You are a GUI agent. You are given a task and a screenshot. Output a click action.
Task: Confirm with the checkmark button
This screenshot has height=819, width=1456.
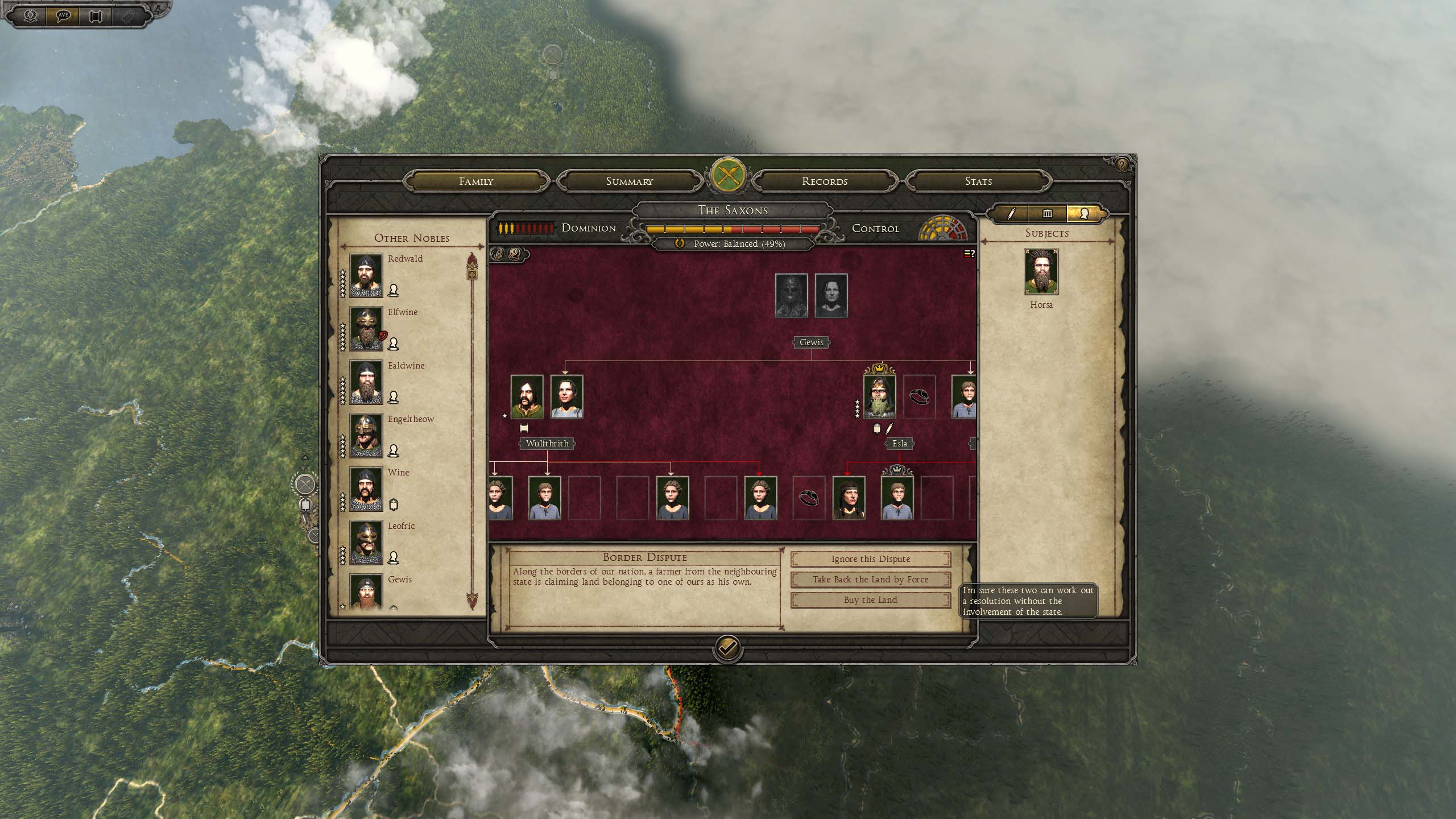click(727, 647)
